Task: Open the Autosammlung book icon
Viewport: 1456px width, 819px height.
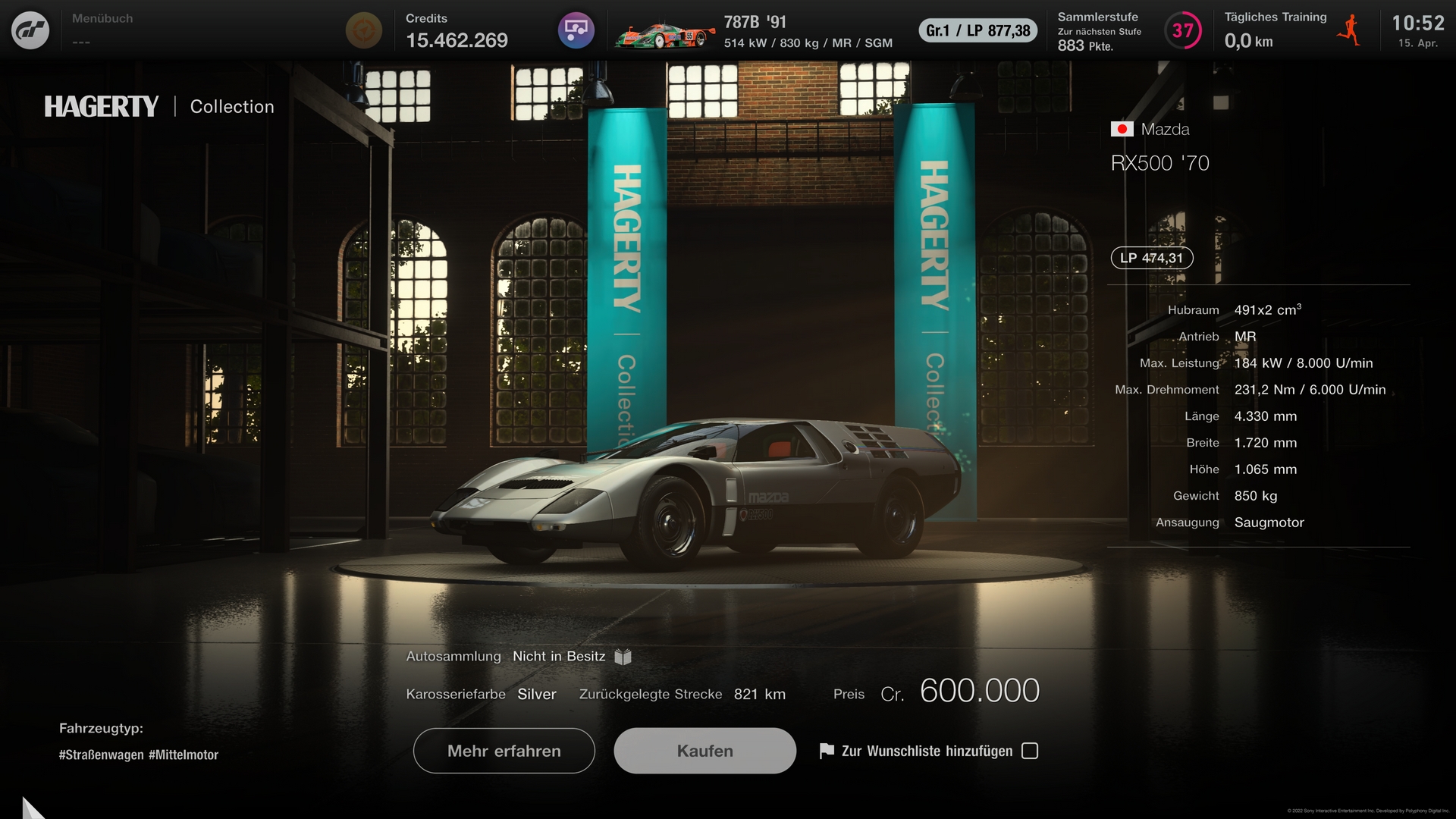Action: 622,657
